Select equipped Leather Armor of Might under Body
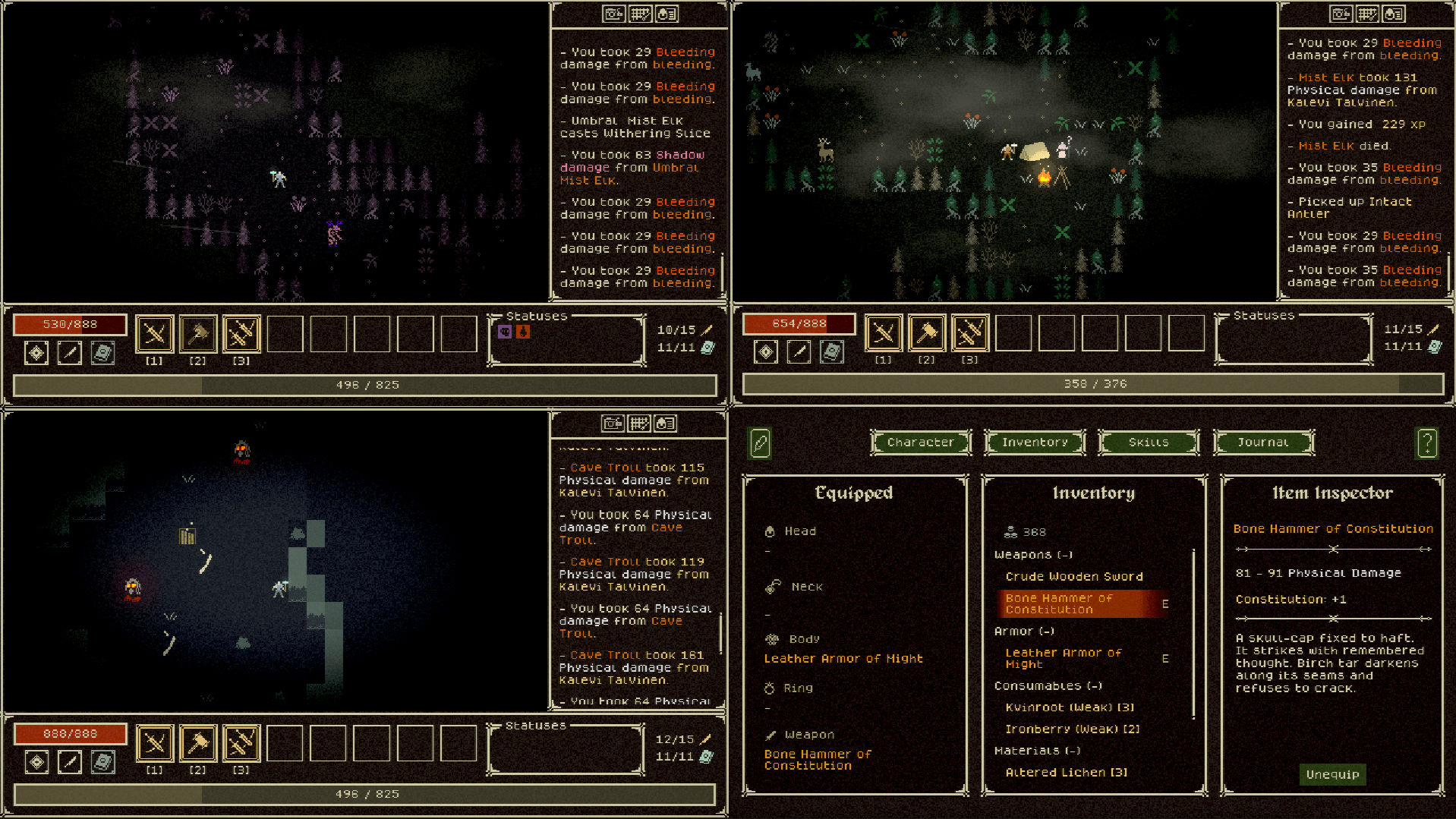Image resolution: width=1456 pixels, height=819 pixels. pos(843,658)
